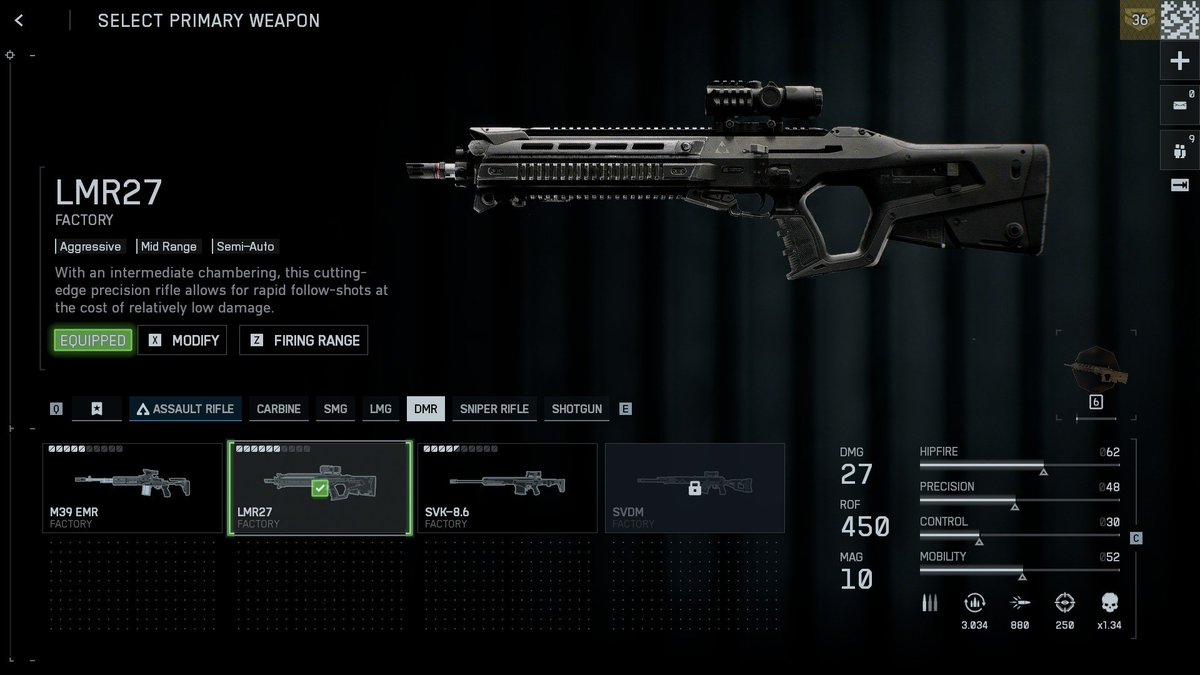
Task: Open the Modify weapon screen
Action: [183, 340]
